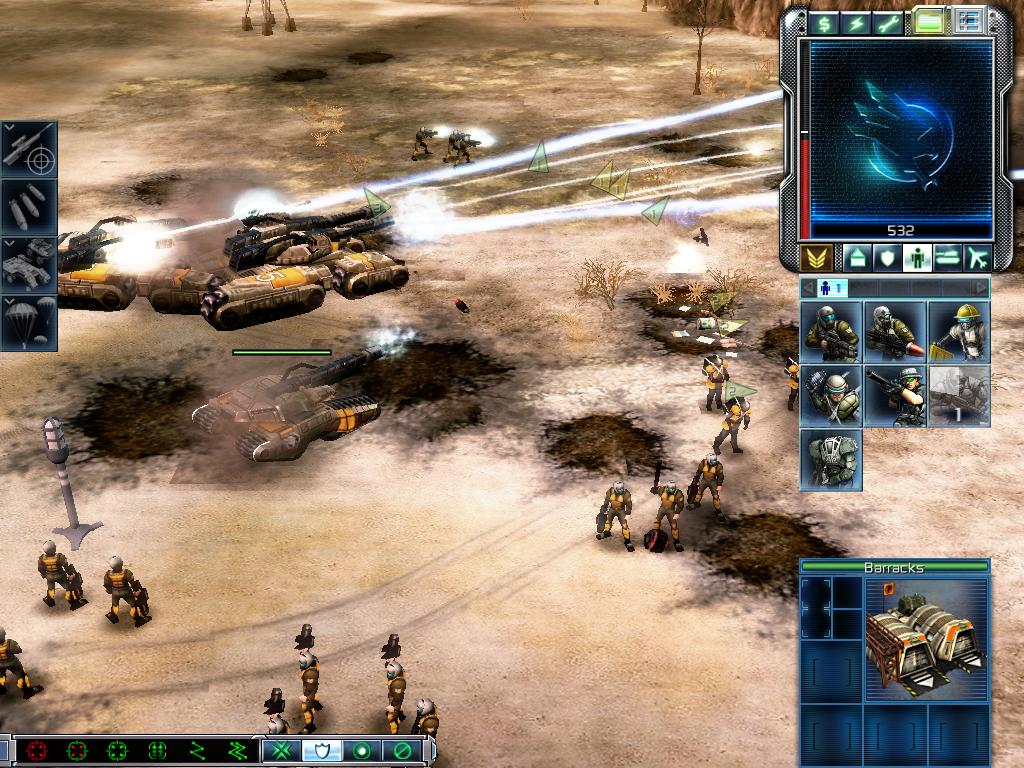Screen dimensions: 1024x768
Task: Select the infantry production tab
Action: 917,258
